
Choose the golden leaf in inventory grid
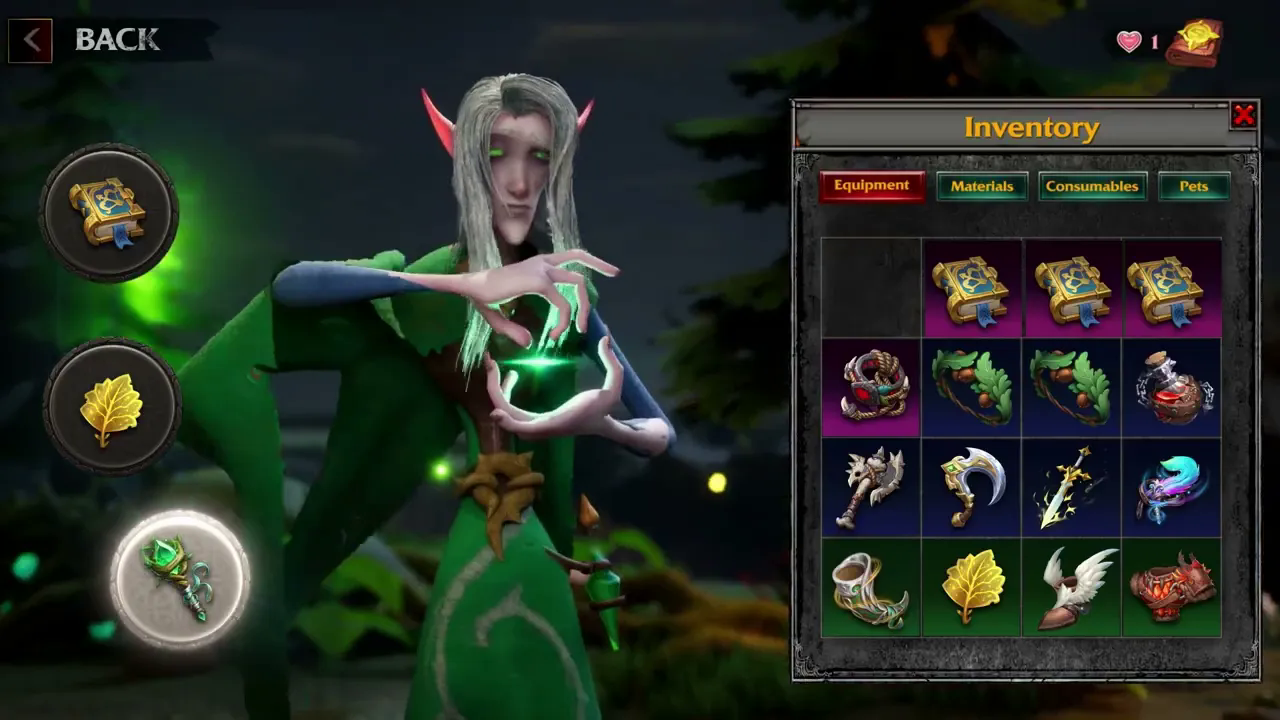971,588
